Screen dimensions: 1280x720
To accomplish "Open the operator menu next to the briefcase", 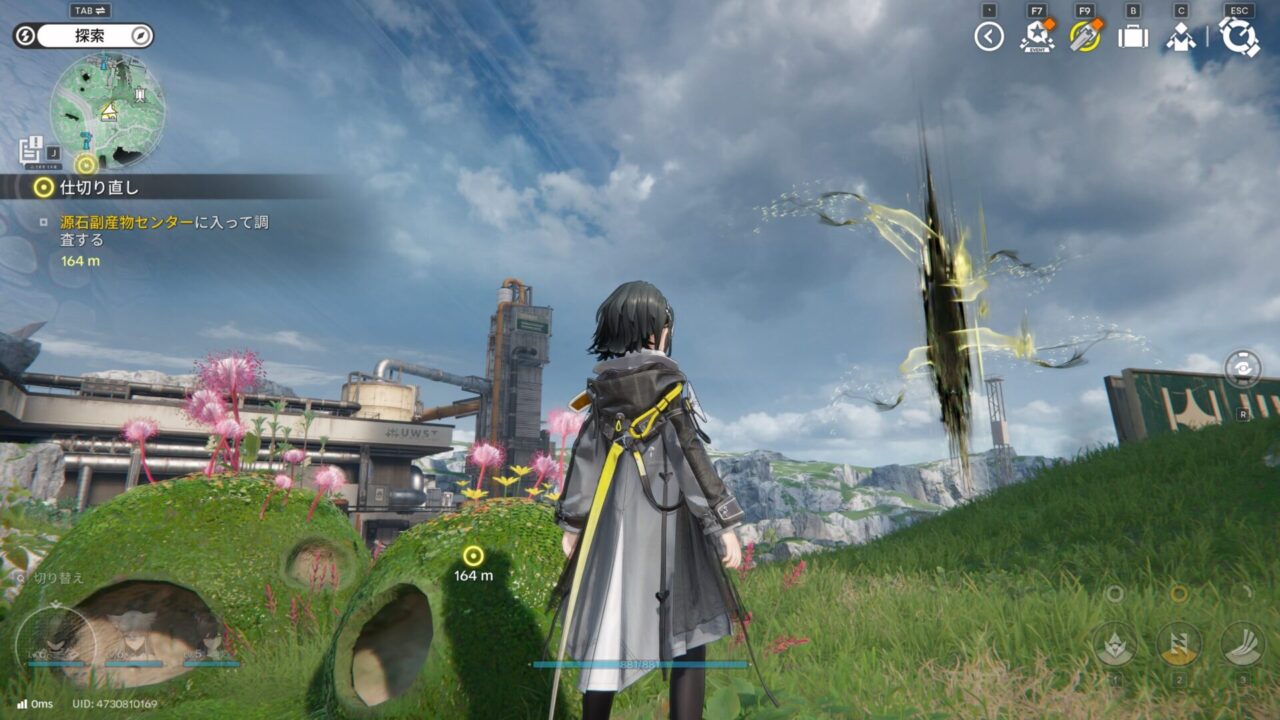I will [x=1181, y=37].
